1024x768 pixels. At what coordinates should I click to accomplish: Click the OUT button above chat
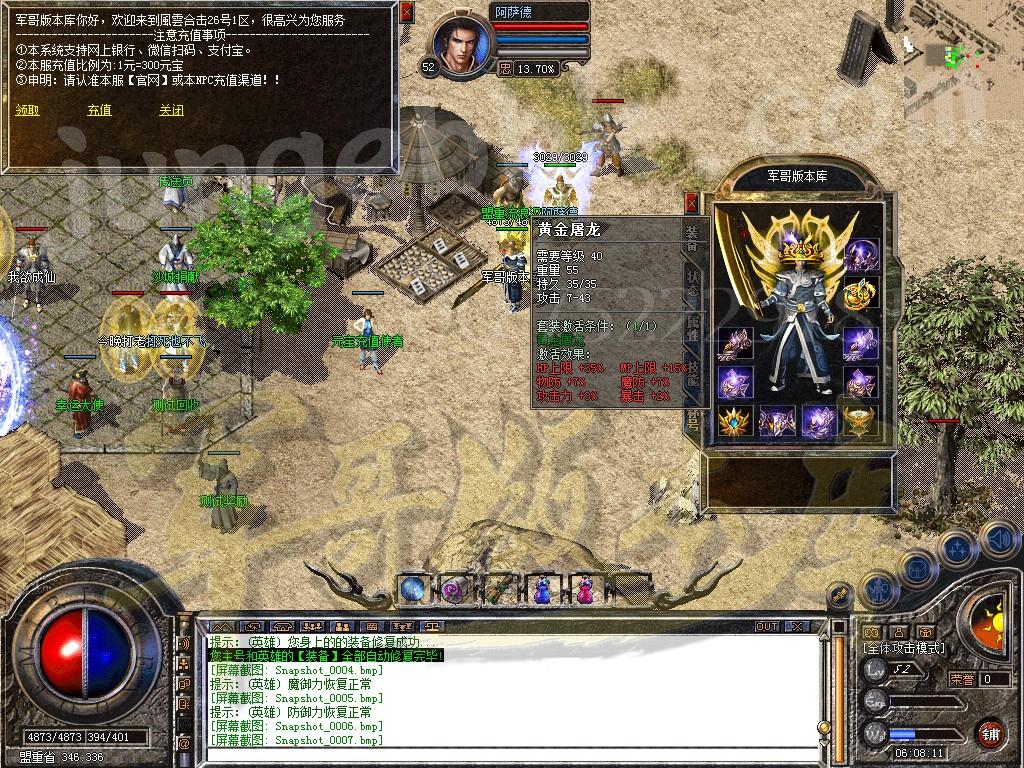coord(767,626)
